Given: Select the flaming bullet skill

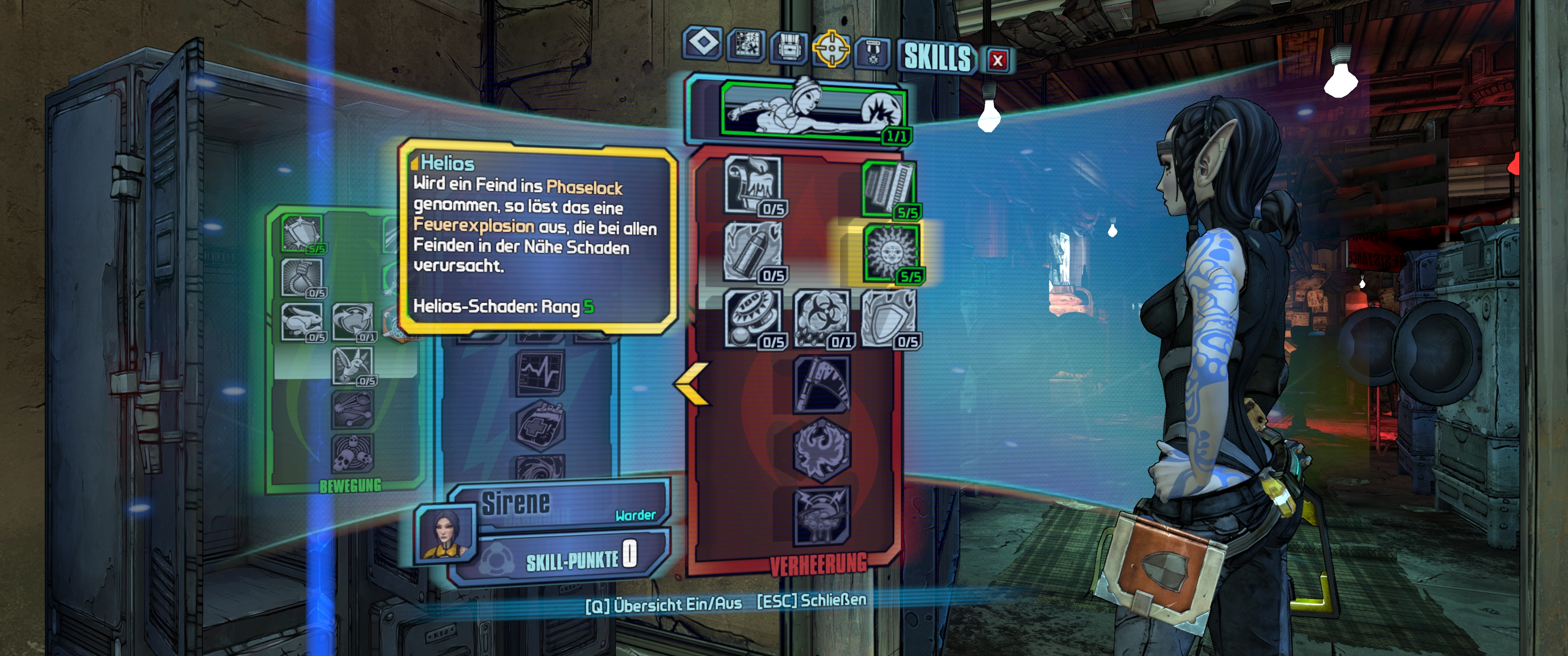Looking at the screenshot, I should point(753,251).
